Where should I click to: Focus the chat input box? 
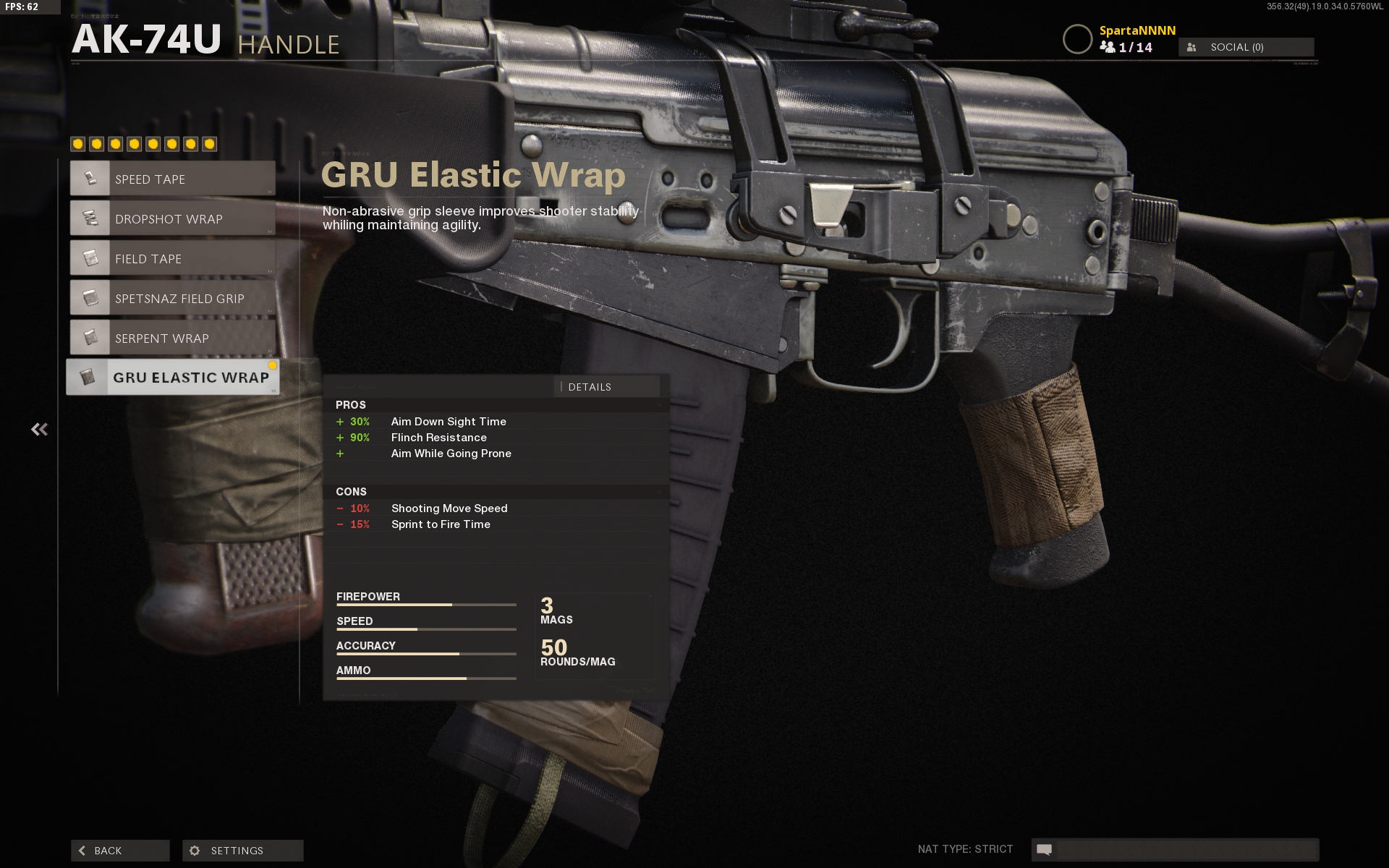(1186, 849)
